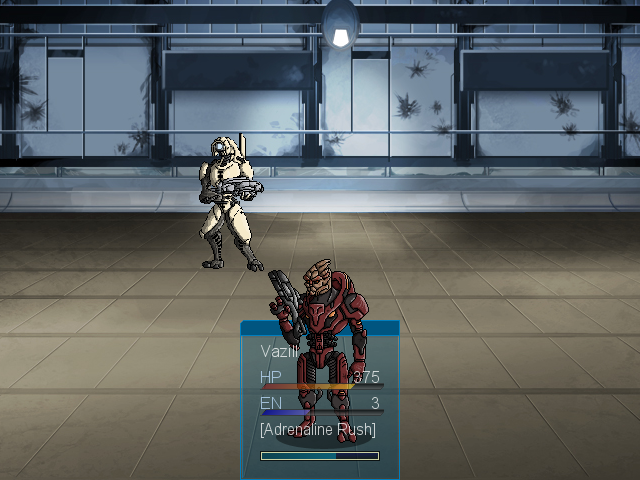Select Vazin's battle status panel
Viewport: 640px width, 480px height.
(319, 399)
